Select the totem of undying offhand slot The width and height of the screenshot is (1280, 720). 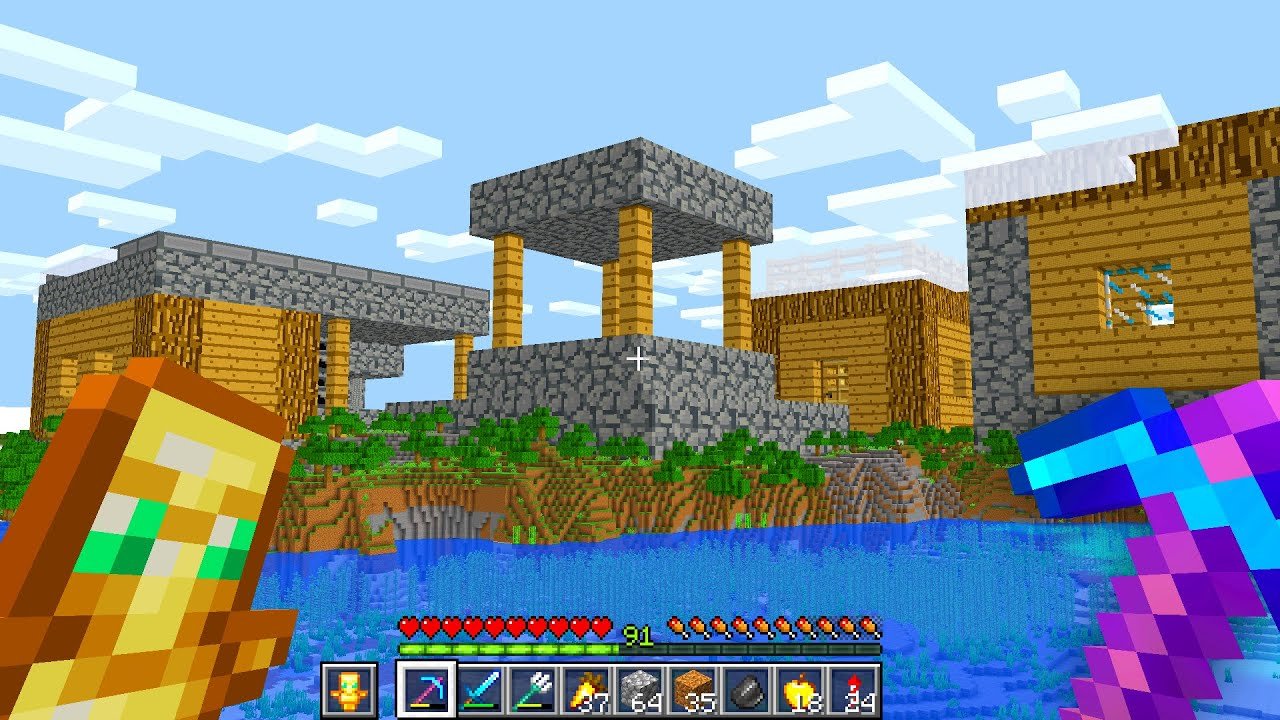pos(349,689)
